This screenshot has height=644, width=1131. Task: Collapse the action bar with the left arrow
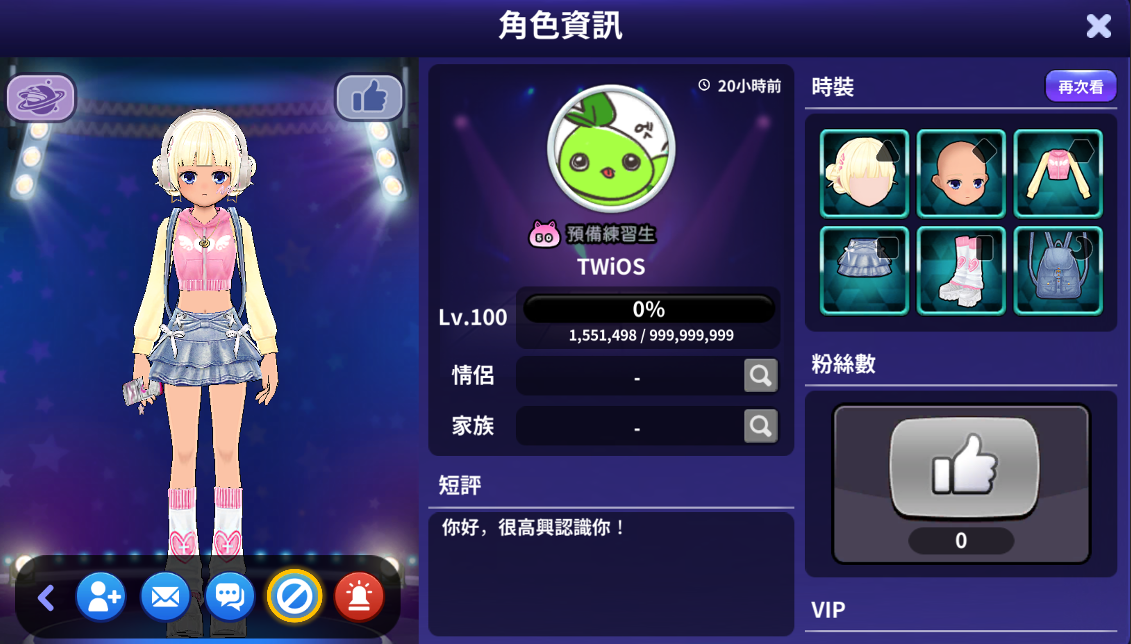[x=45, y=598]
